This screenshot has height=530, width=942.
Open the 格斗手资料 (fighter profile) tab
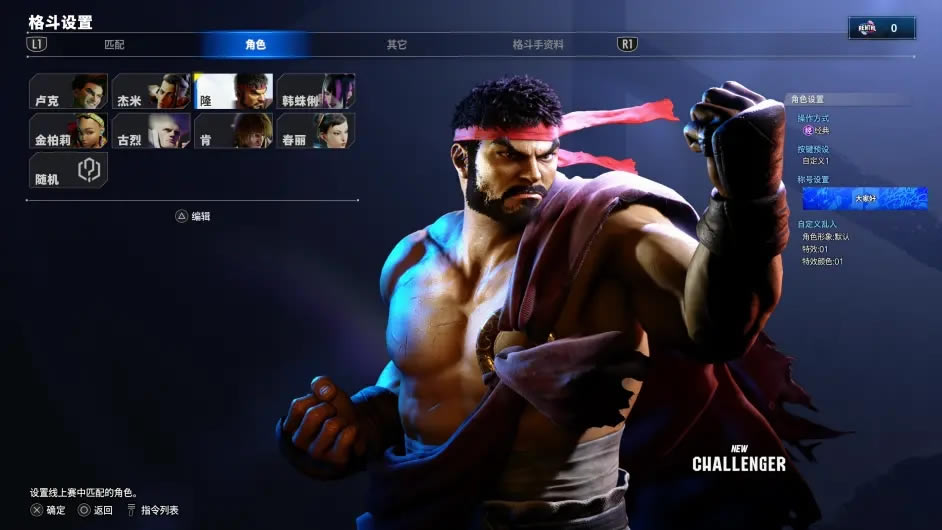click(x=538, y=45)
